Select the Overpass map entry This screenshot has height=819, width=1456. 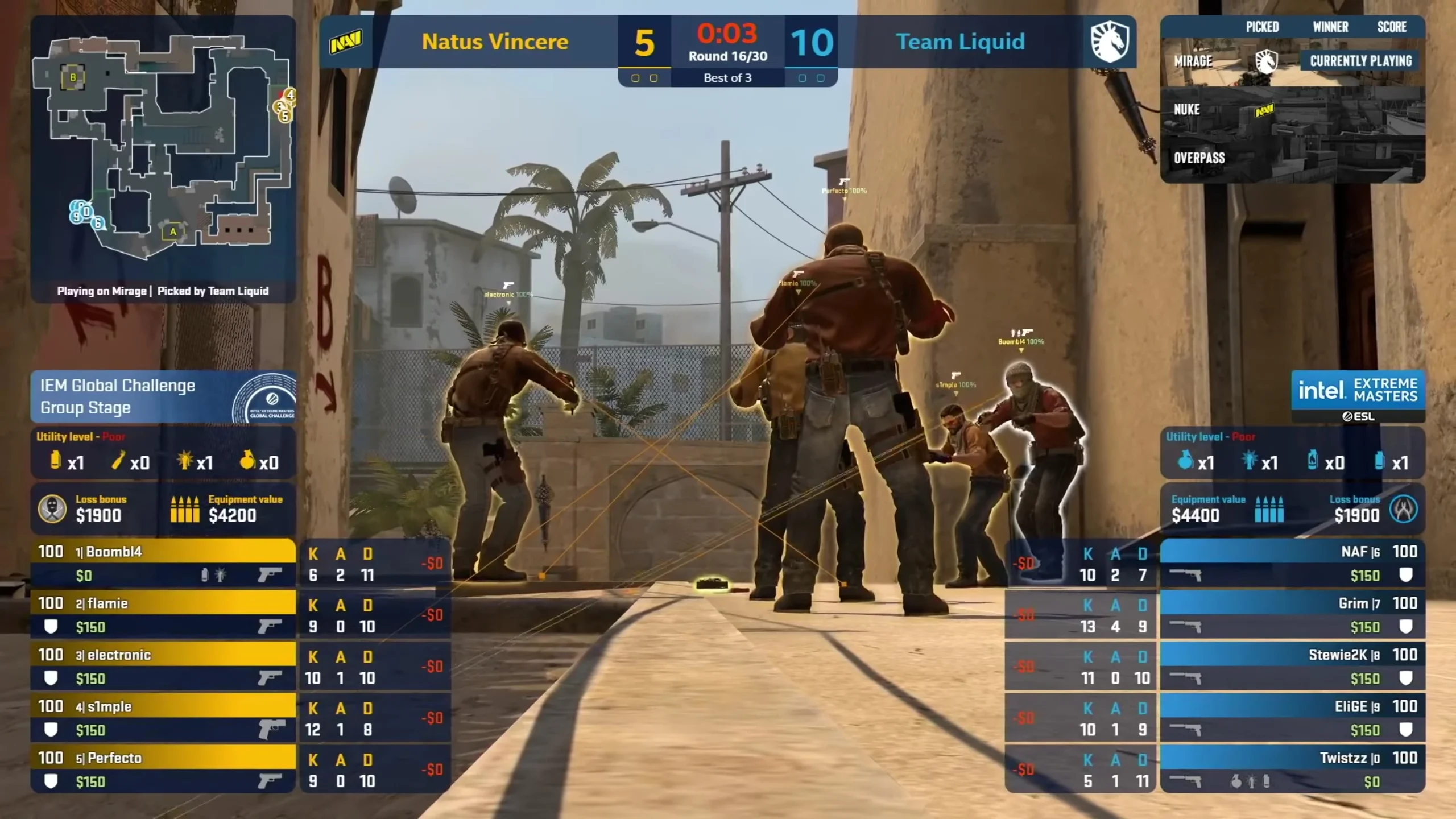point(1291,158)
